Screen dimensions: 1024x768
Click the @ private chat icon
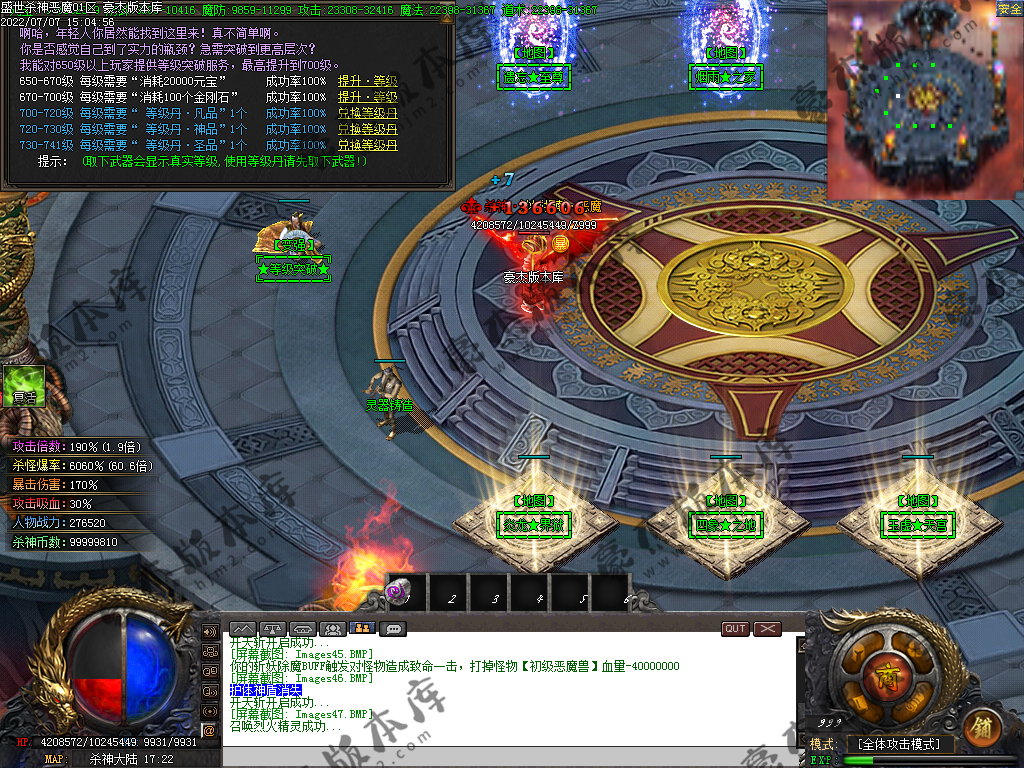tap(209, 730)
